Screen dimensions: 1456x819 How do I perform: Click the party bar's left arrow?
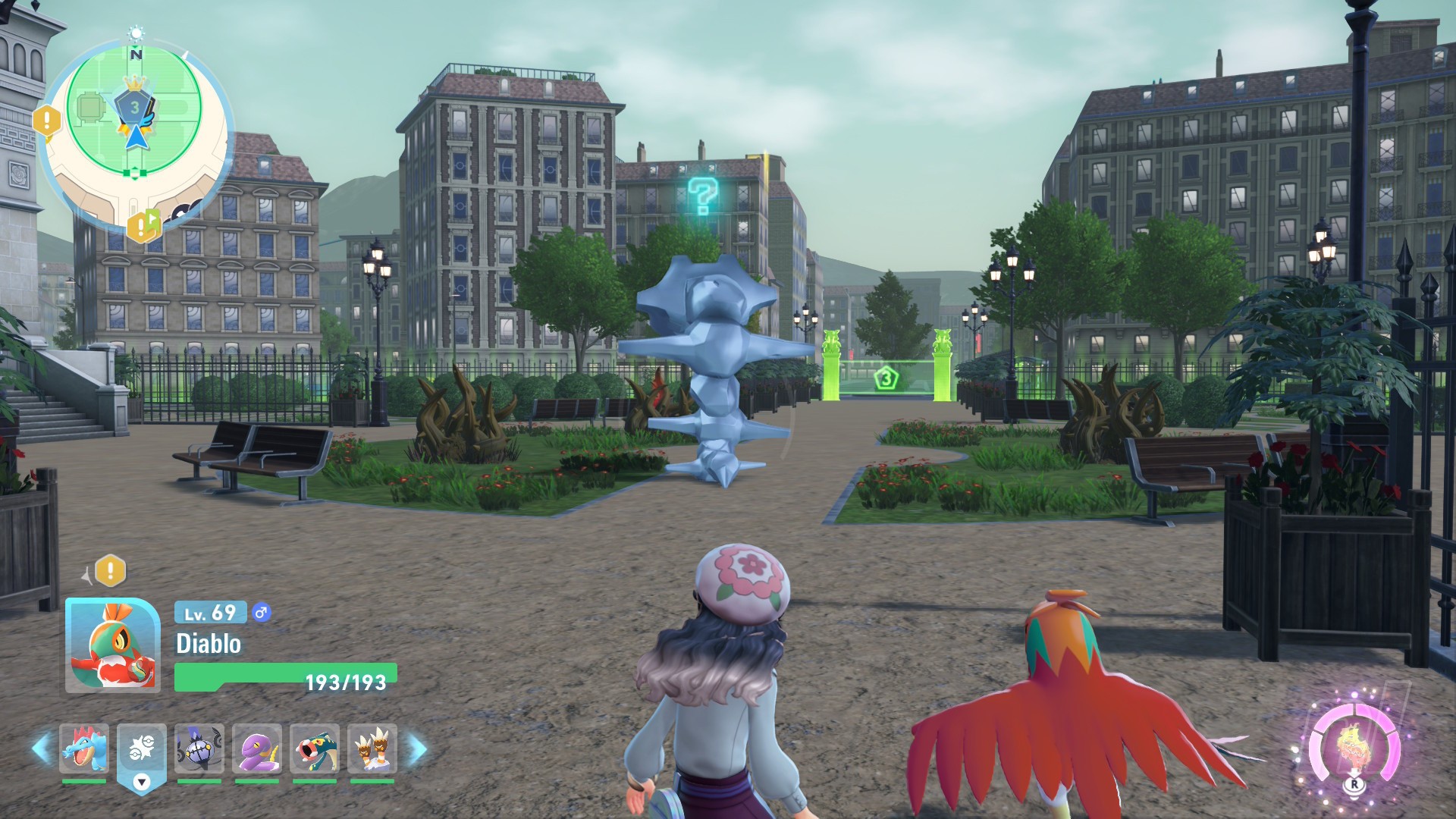[41, 748]
